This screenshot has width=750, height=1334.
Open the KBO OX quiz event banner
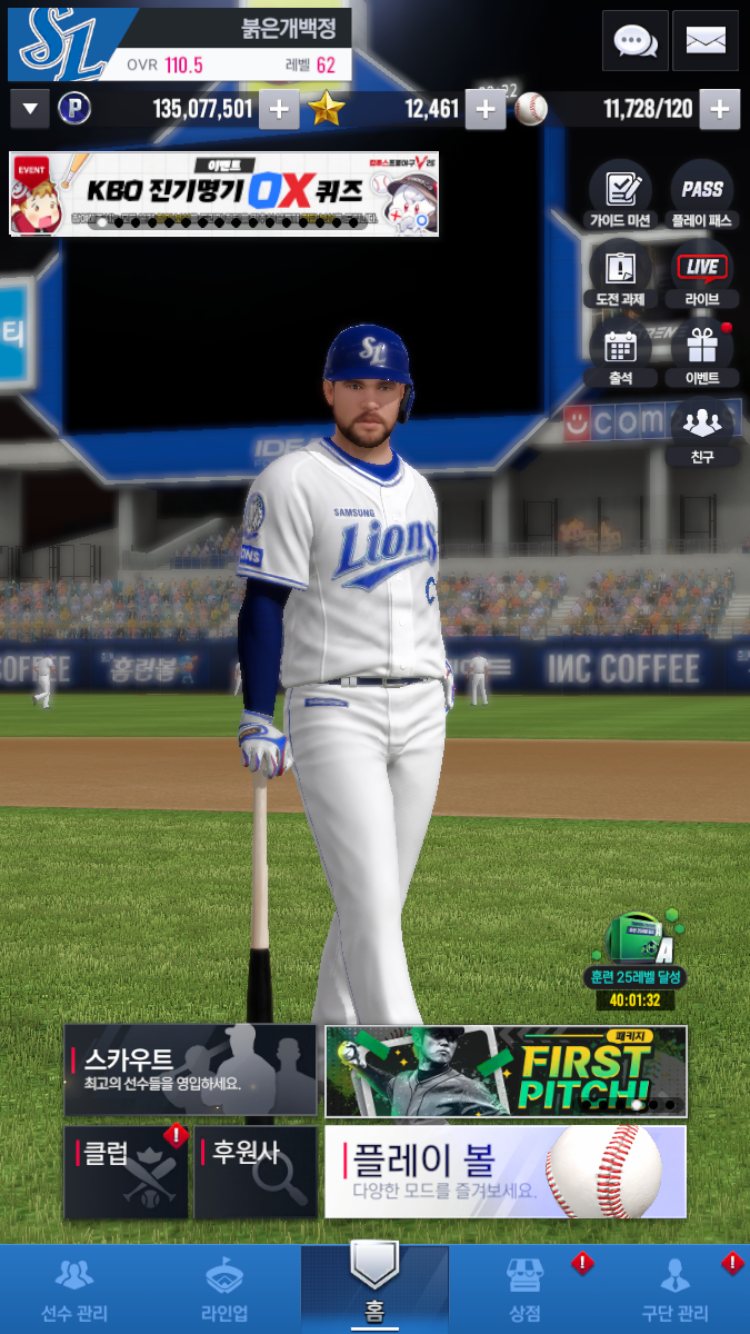click(224, 193)
